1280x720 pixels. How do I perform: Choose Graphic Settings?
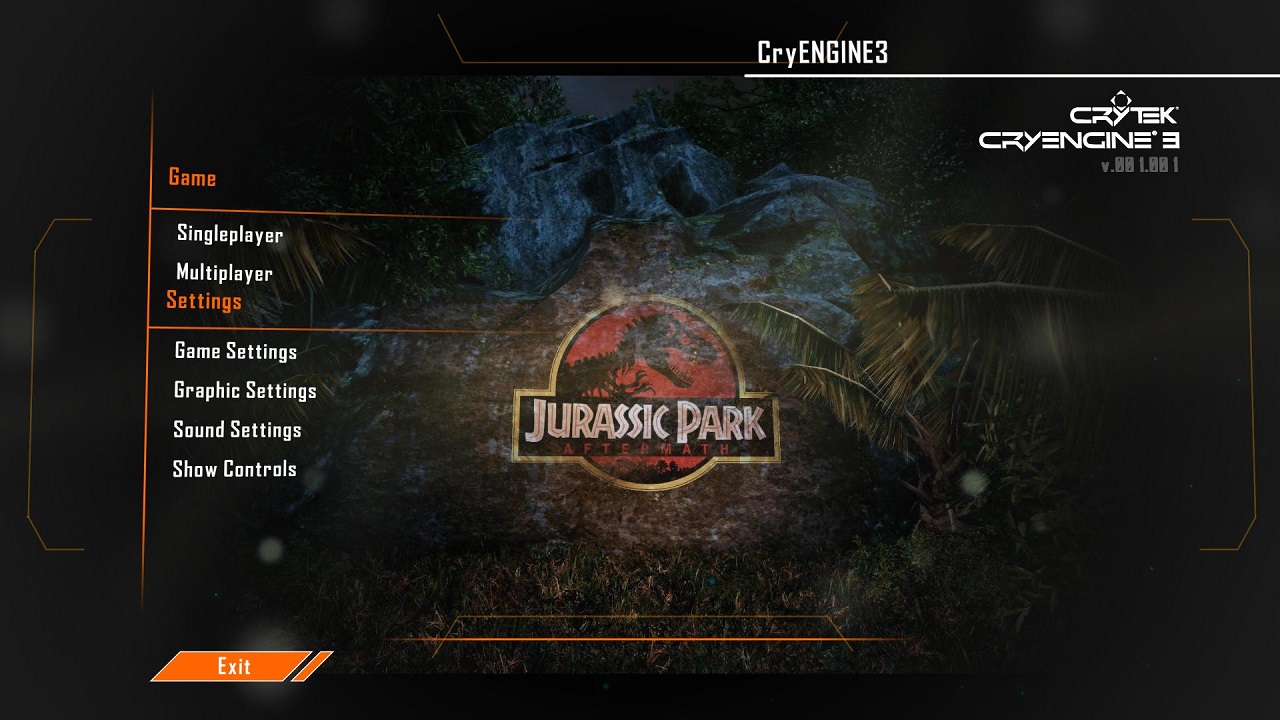[x=245, y=390]
